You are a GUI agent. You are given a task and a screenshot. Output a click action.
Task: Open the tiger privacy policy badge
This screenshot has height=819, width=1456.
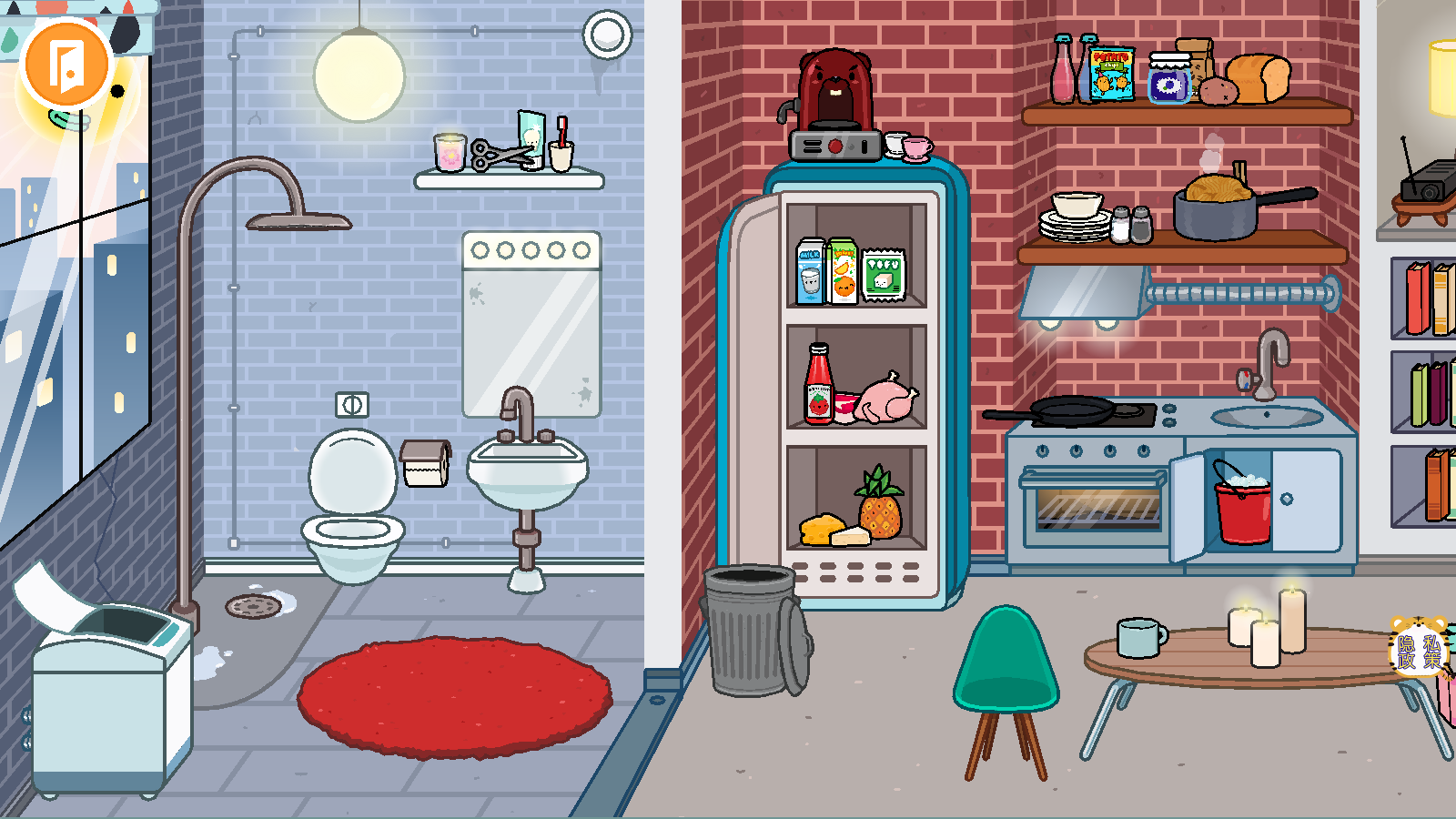coord(1419,648)
